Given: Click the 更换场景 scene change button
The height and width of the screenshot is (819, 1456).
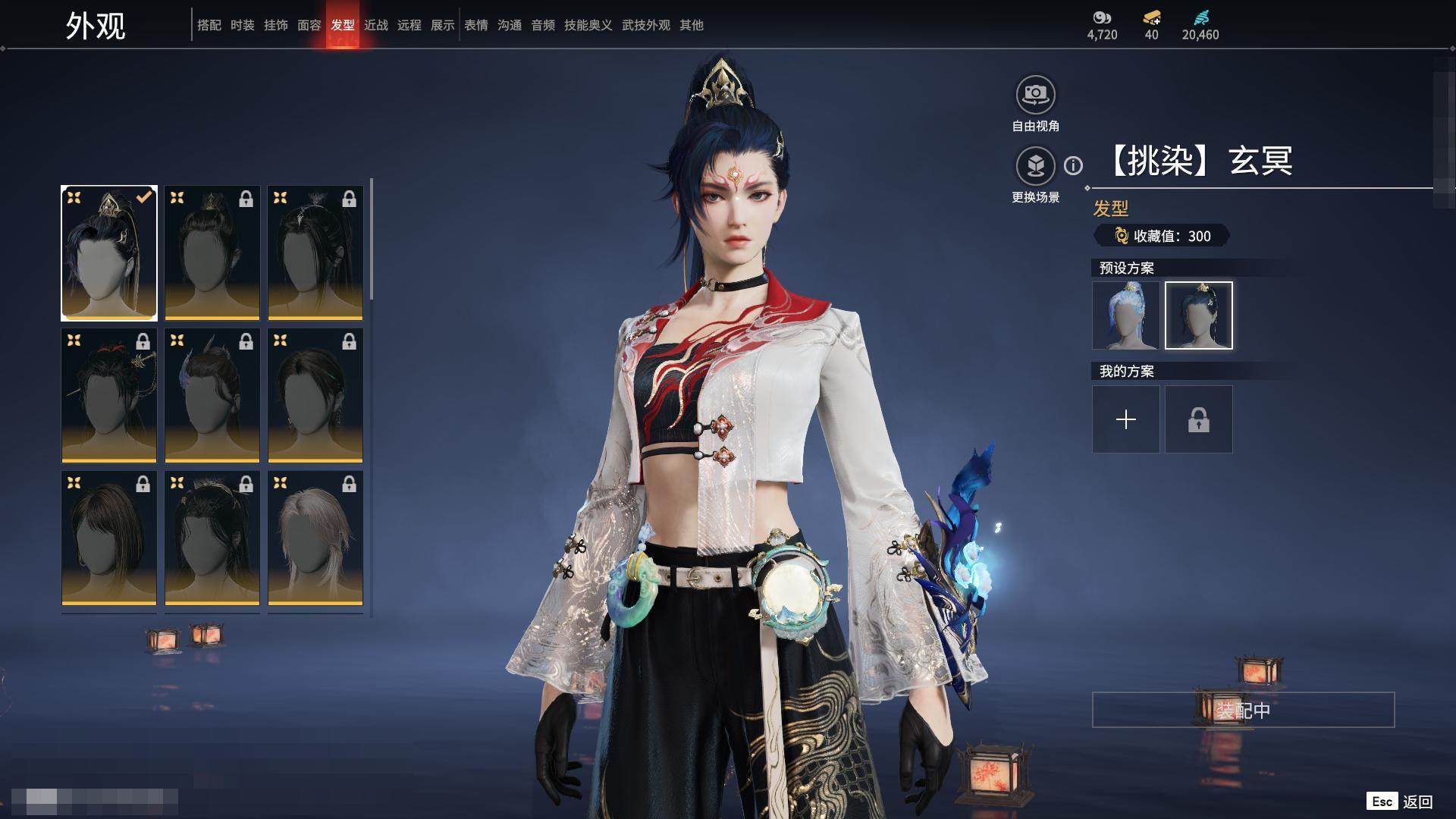Looking at the screenshot, I should point(1035,166).
